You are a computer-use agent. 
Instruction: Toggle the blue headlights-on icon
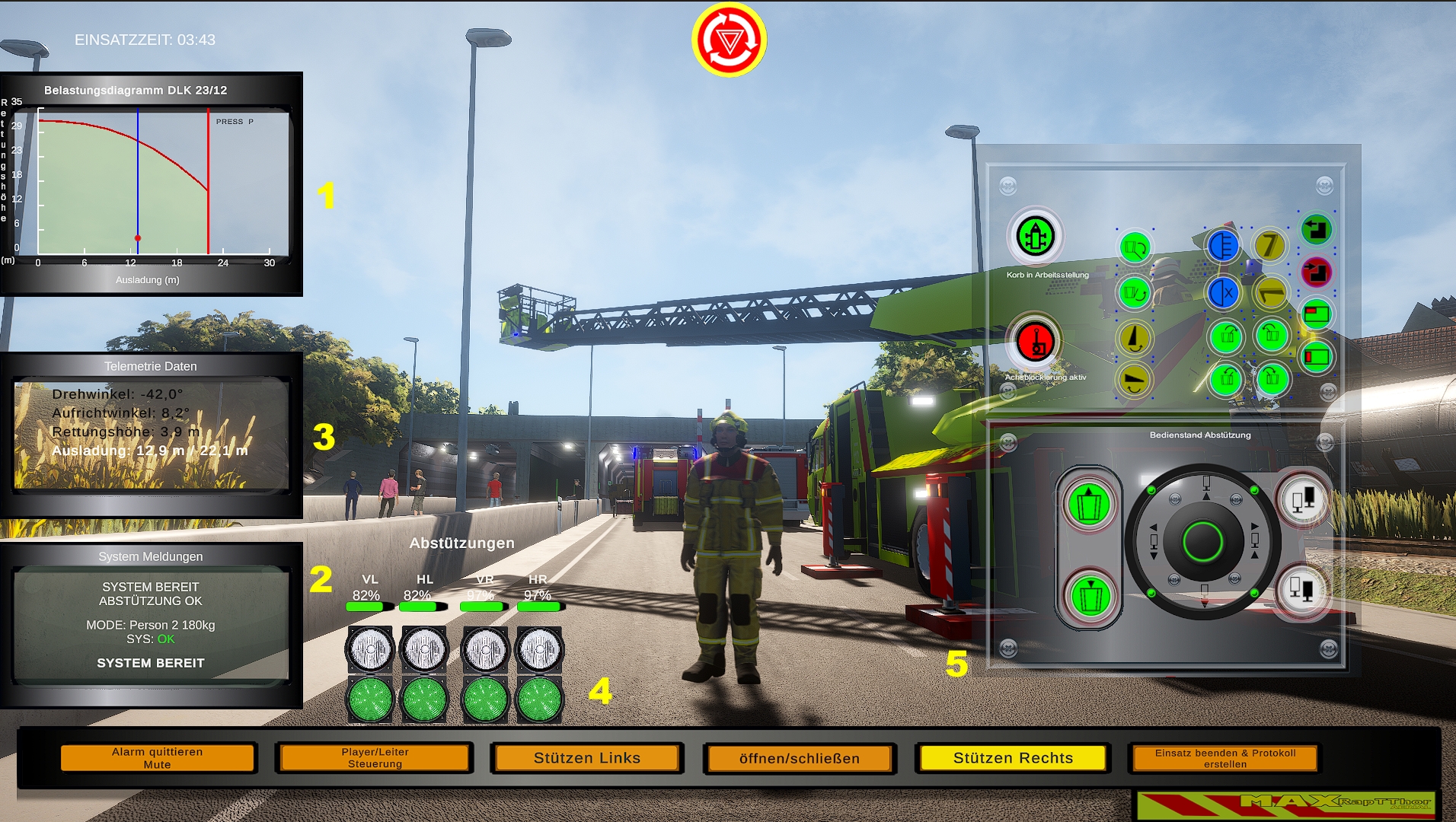1223,247
